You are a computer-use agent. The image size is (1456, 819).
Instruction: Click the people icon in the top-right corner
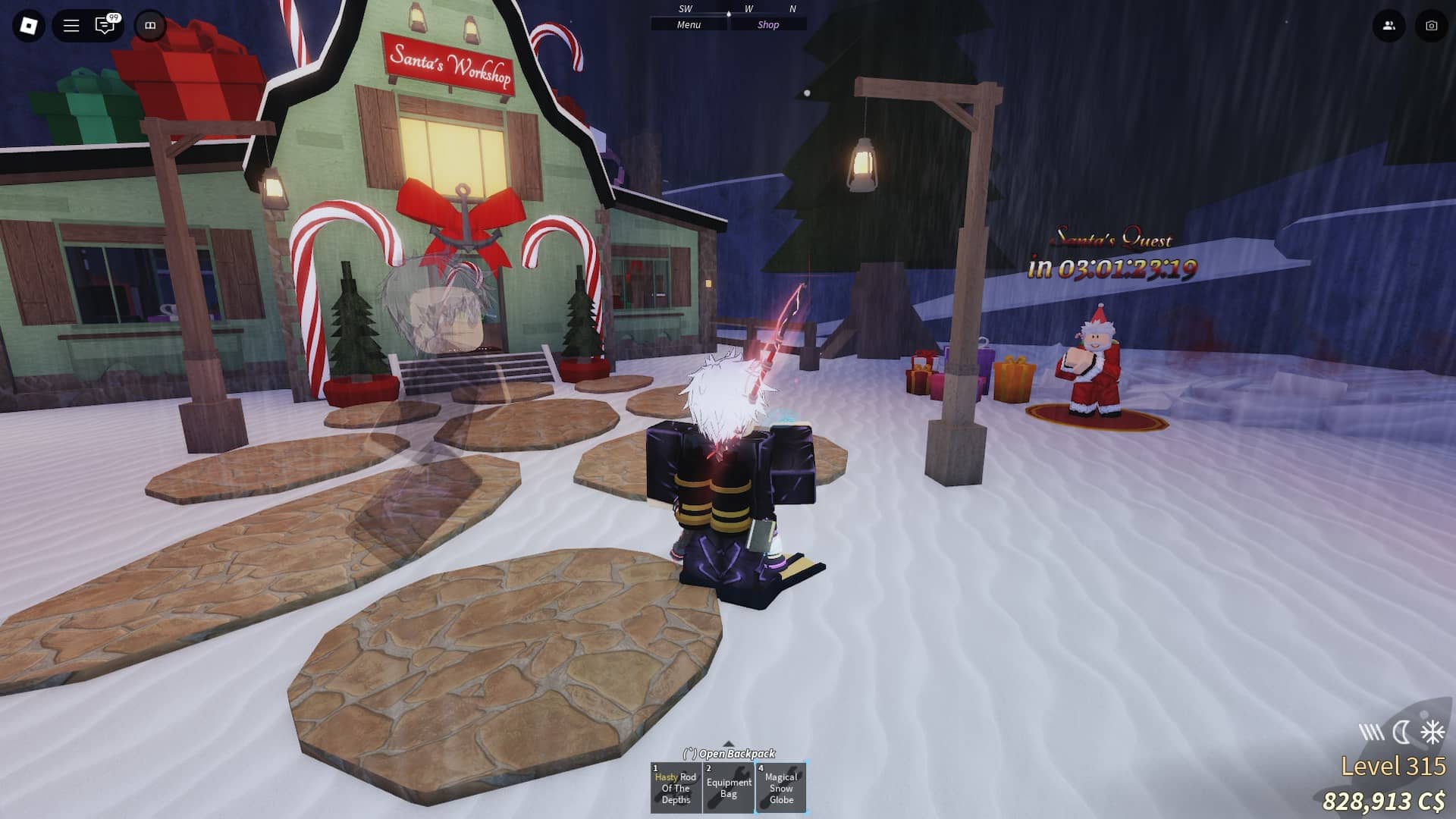coord(1388,25)
